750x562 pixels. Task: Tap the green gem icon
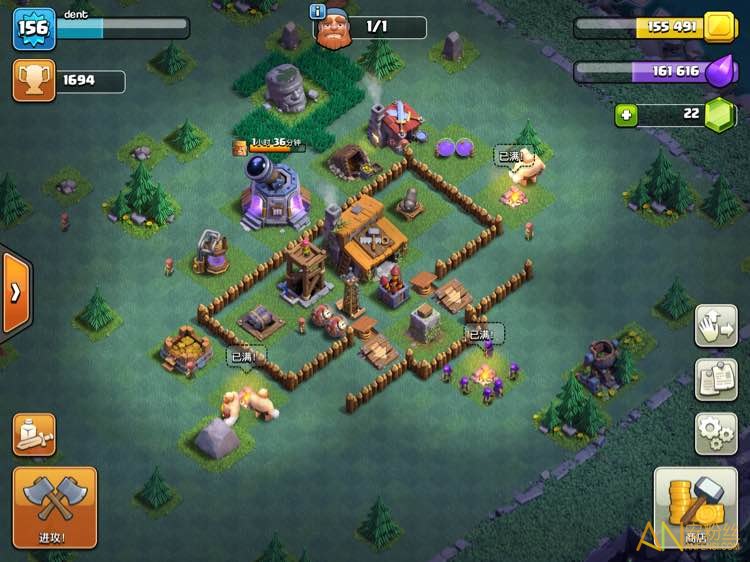pos(719,115)
